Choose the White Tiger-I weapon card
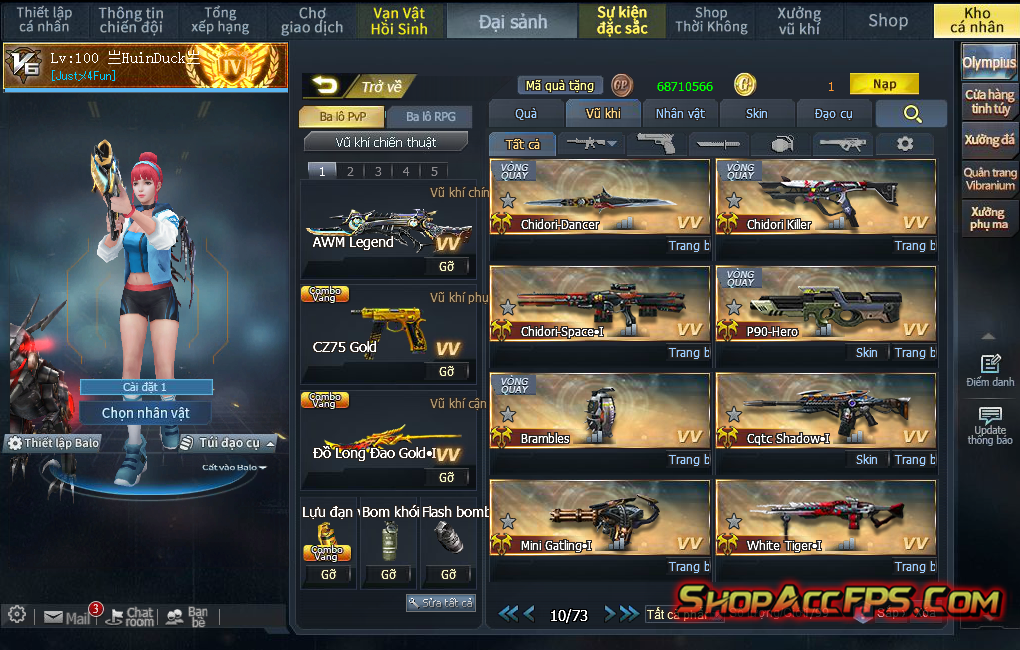The height and width of the screenshot is (650, 1020). [x=826, y=518]
